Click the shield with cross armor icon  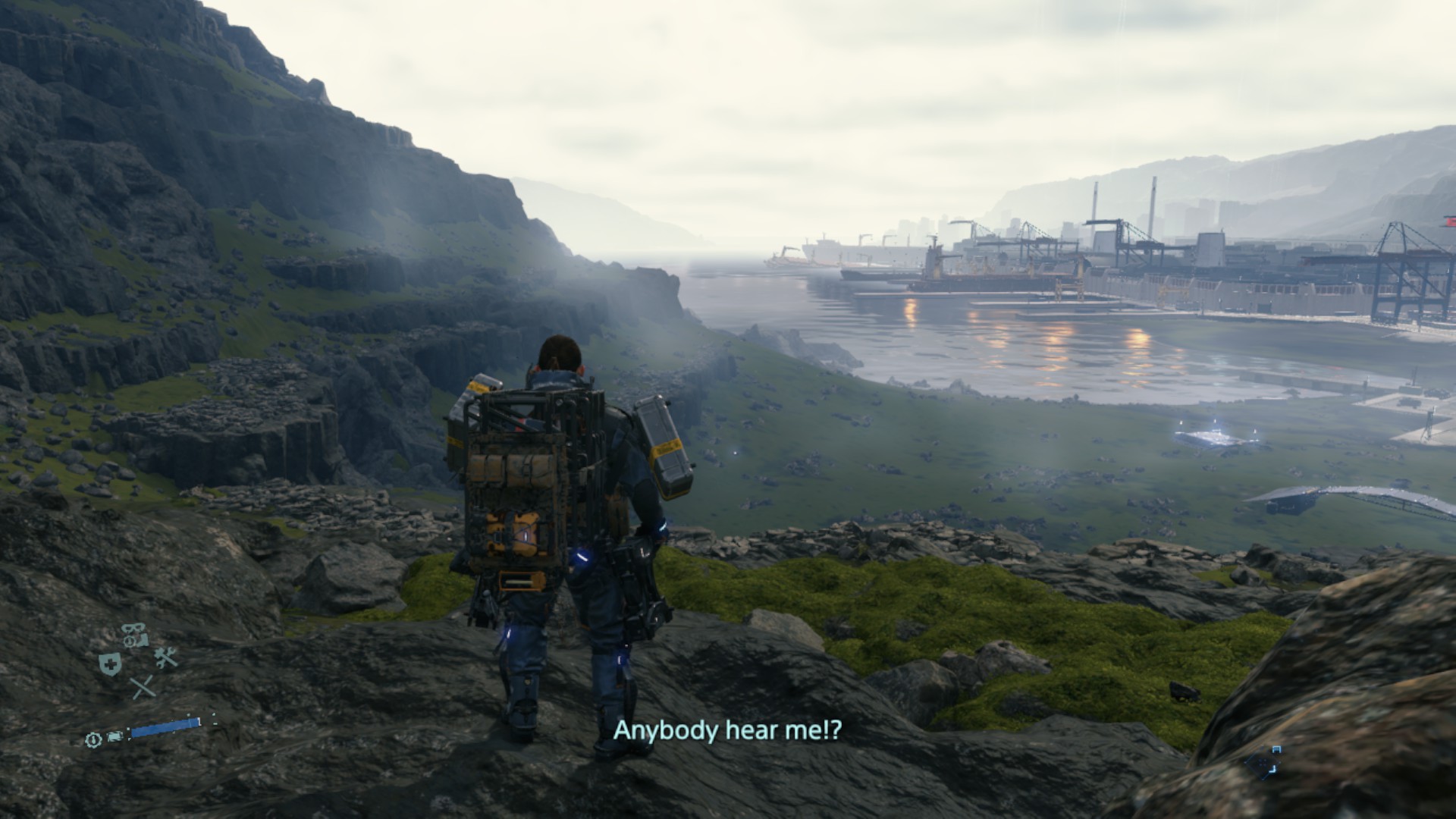coord(110,663)
